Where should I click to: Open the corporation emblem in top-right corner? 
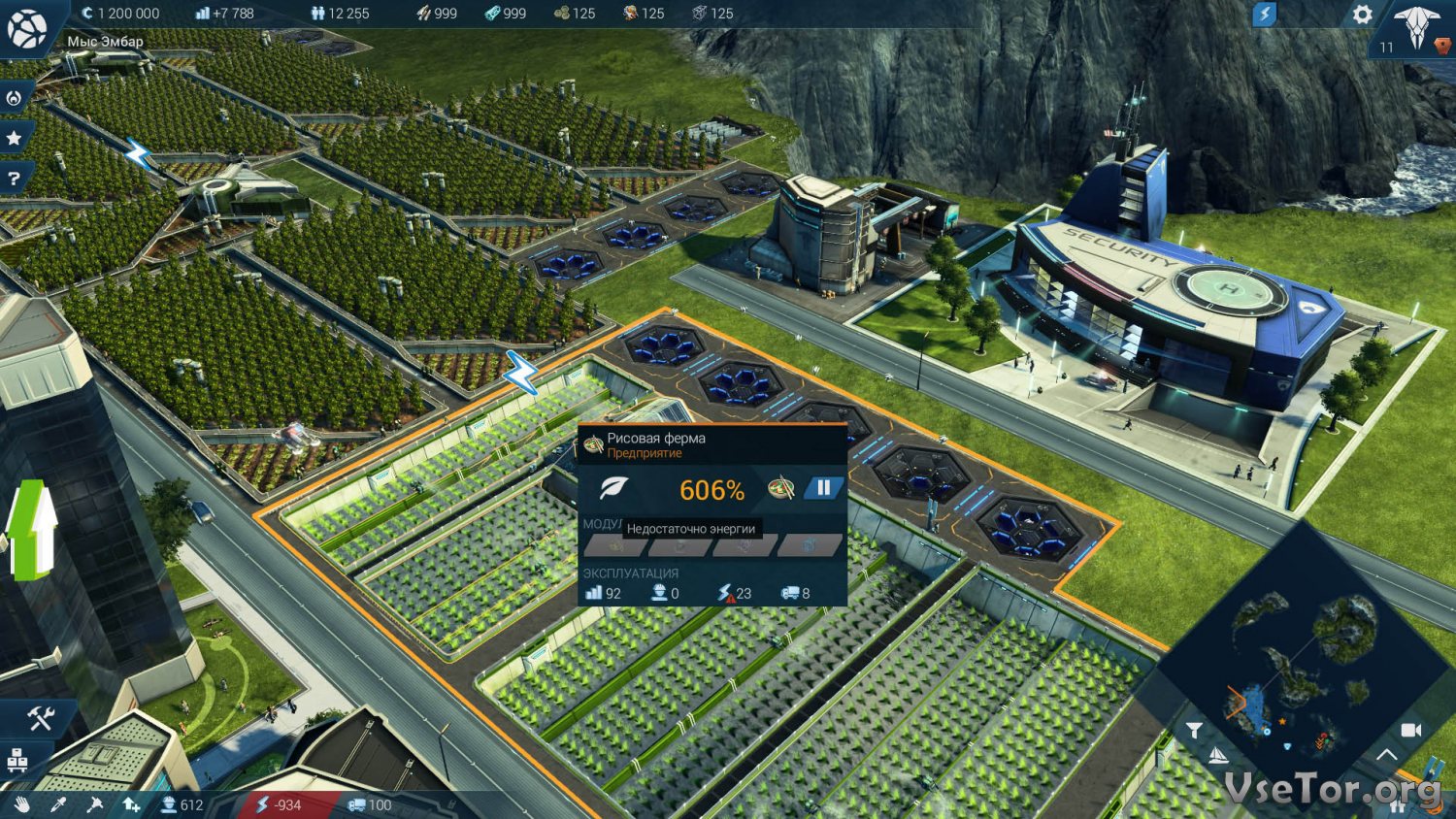1416,27
